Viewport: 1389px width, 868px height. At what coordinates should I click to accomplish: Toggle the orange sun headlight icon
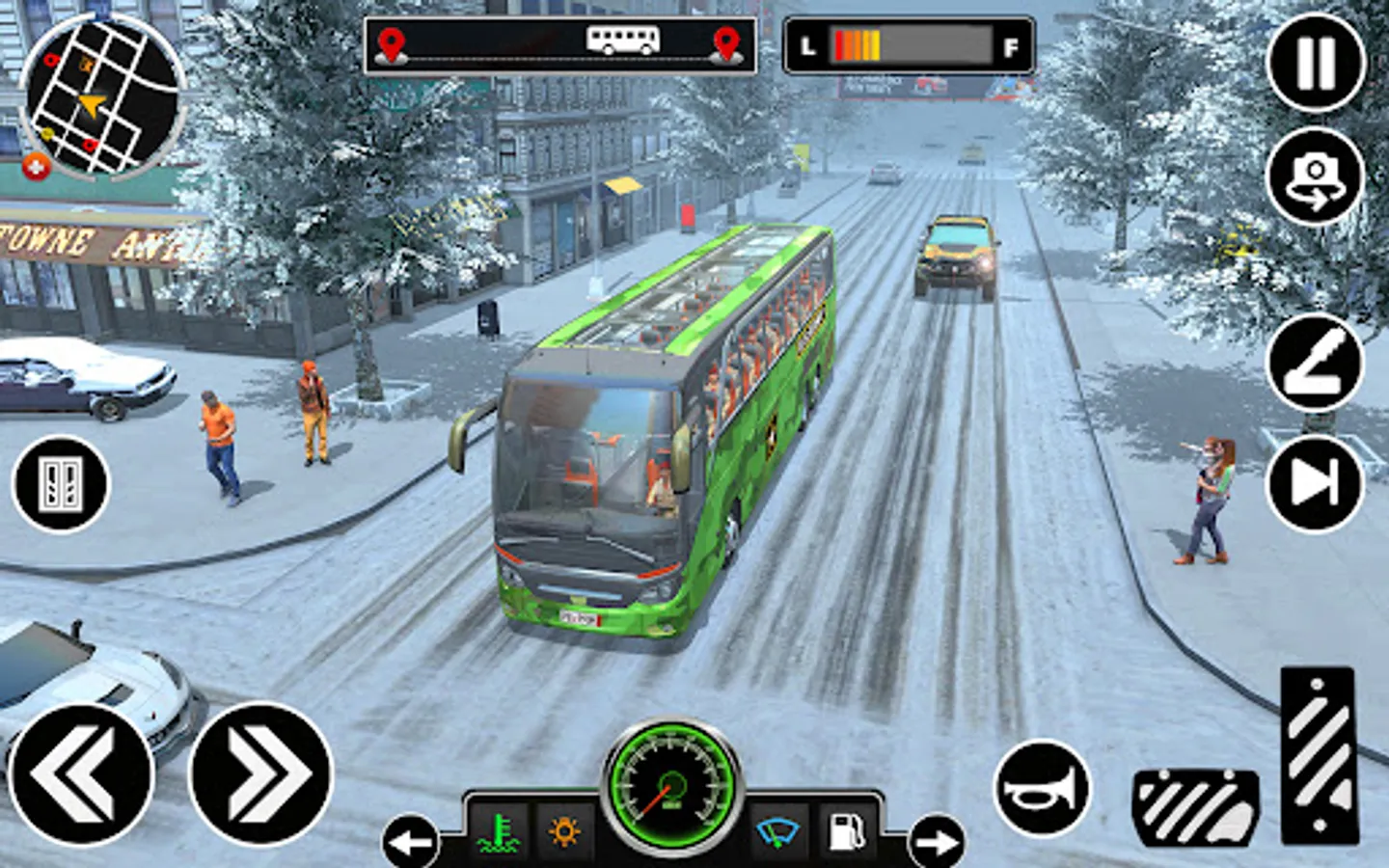click(564, 831)
